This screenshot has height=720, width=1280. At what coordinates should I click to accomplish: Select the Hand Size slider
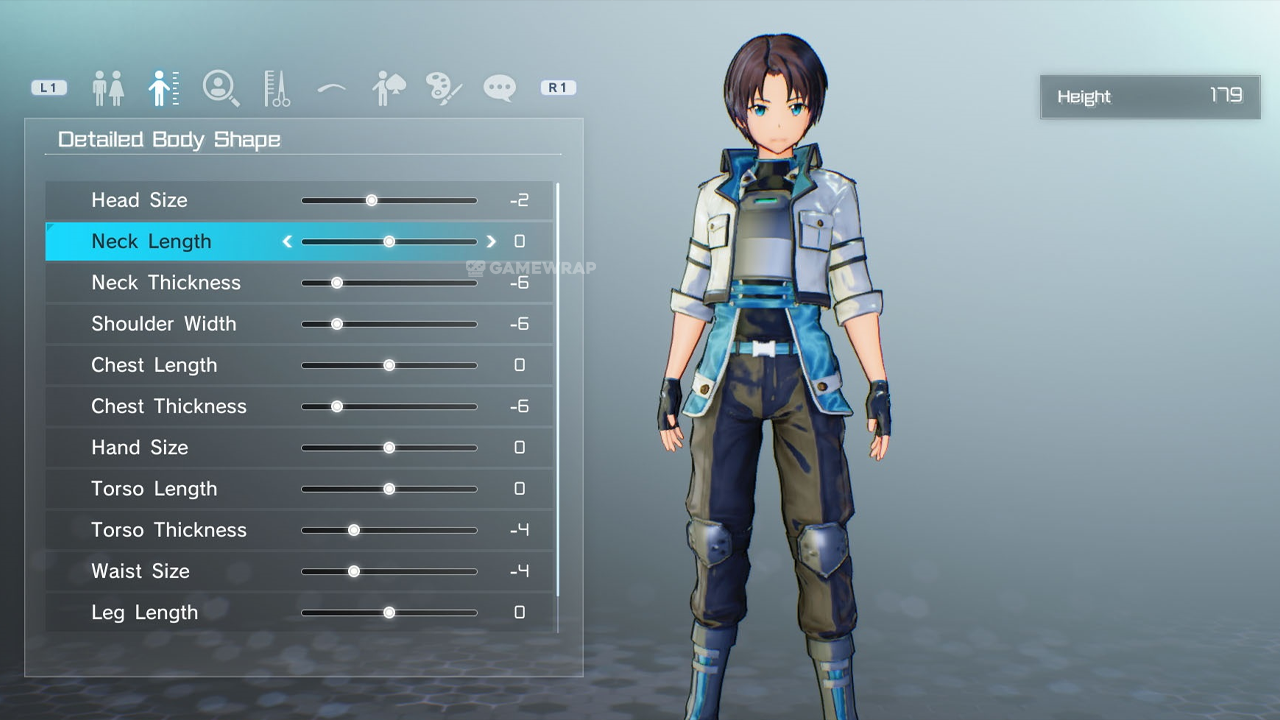389,447
